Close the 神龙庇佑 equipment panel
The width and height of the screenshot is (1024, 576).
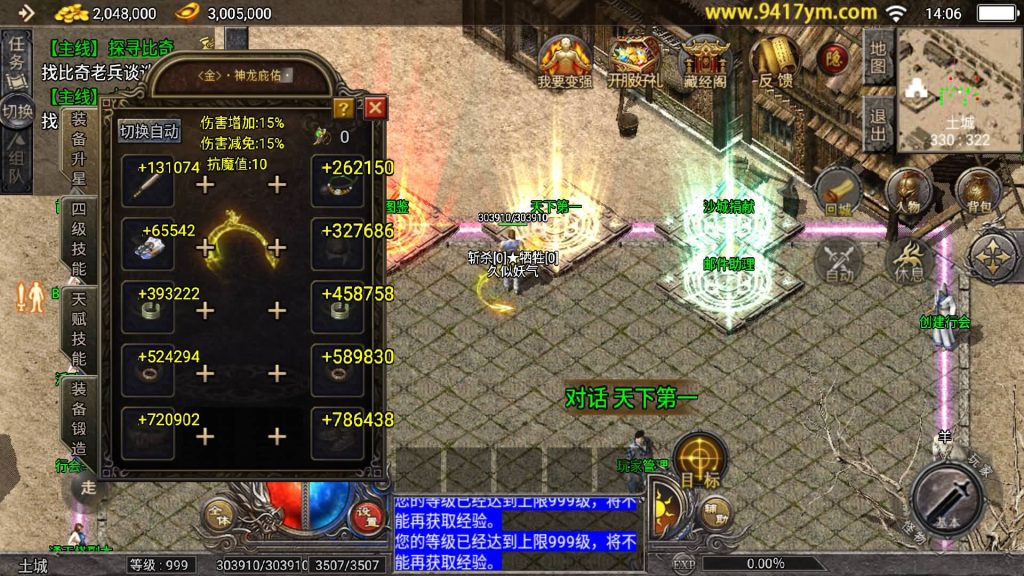[375, 108]
